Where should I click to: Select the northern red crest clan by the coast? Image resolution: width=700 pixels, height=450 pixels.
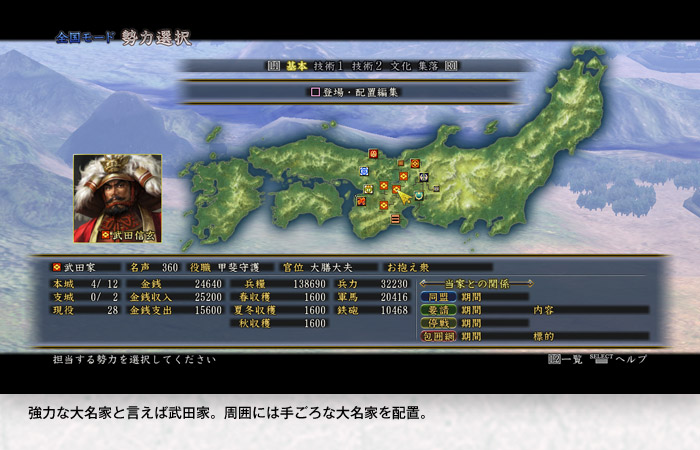374,153
